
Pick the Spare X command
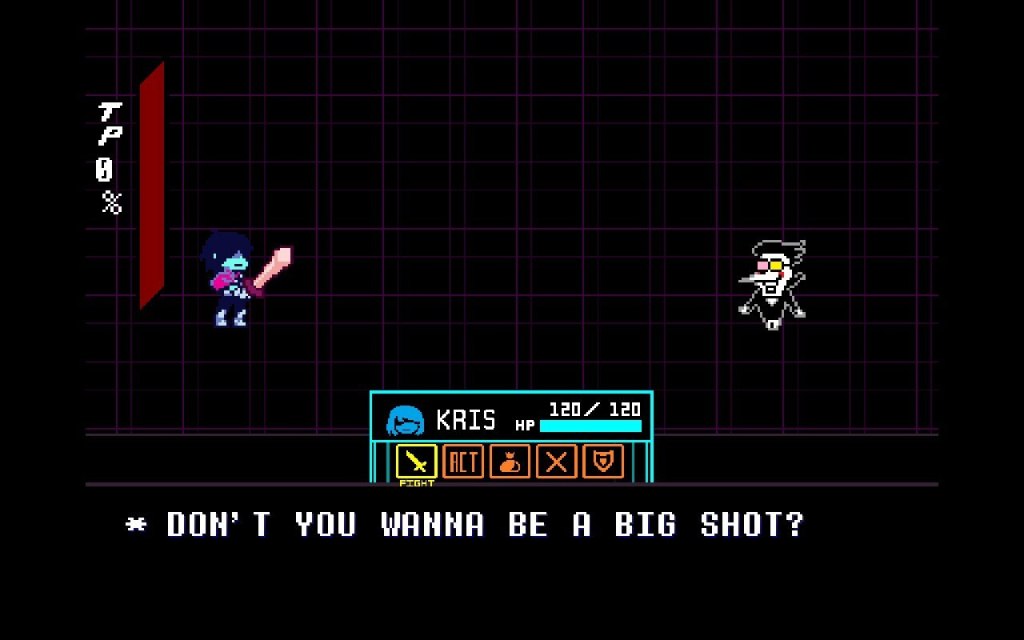pos(557,462)
